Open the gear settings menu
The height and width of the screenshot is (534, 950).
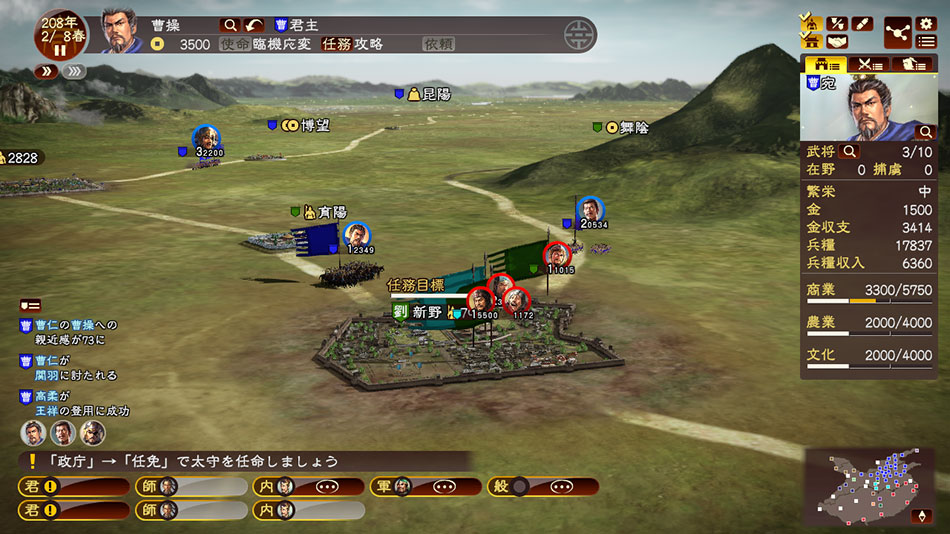click(x=926, y=23)
